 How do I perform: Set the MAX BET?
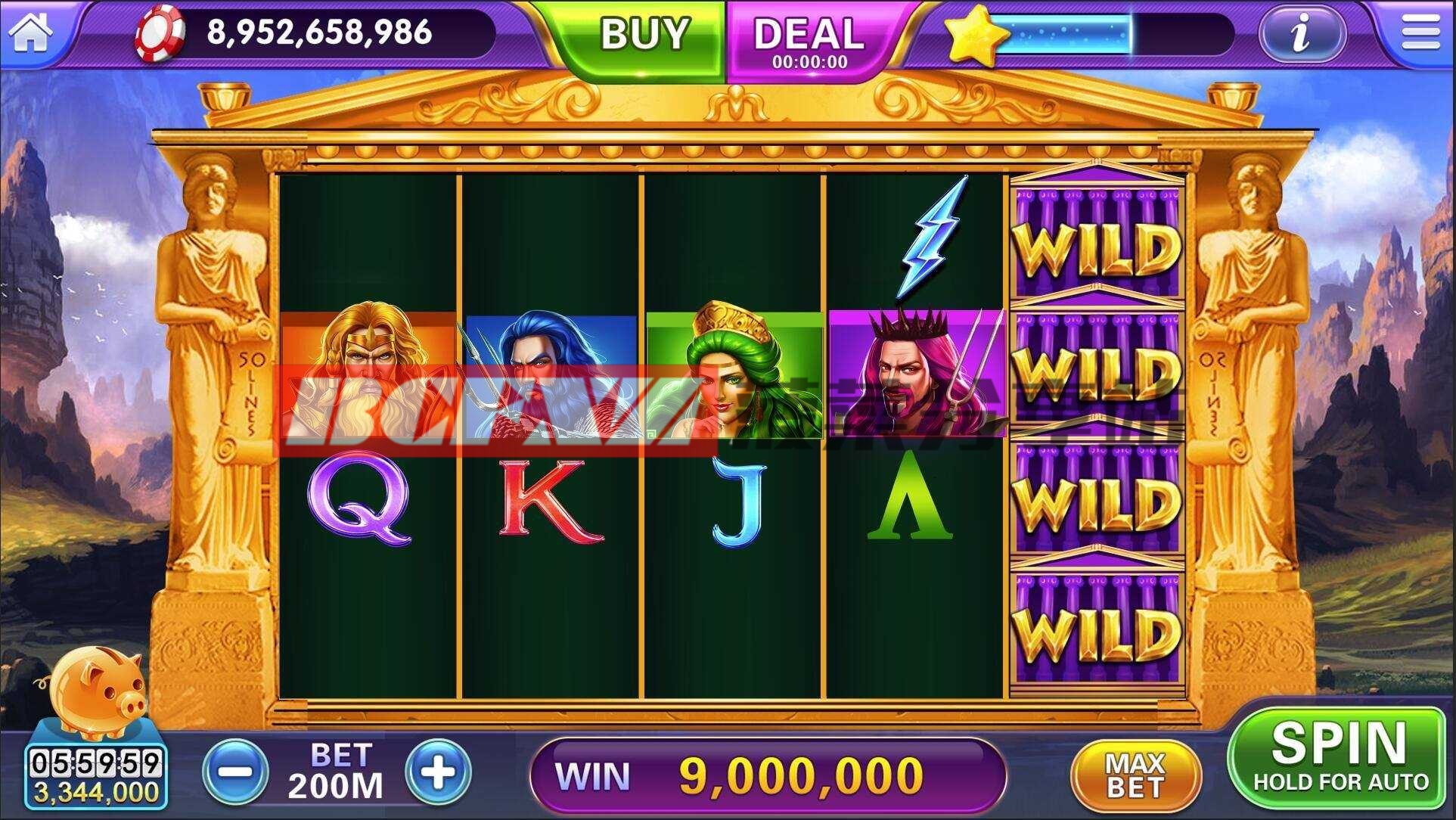tap(1134, 775)
